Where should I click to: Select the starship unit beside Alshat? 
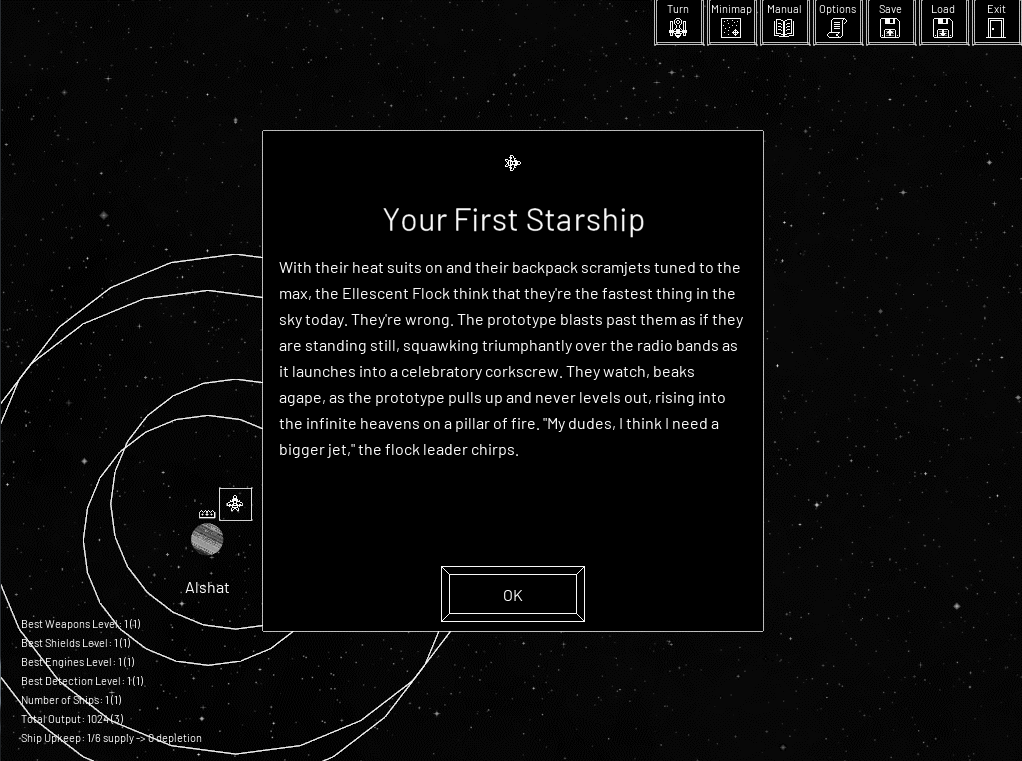[235, 504]
